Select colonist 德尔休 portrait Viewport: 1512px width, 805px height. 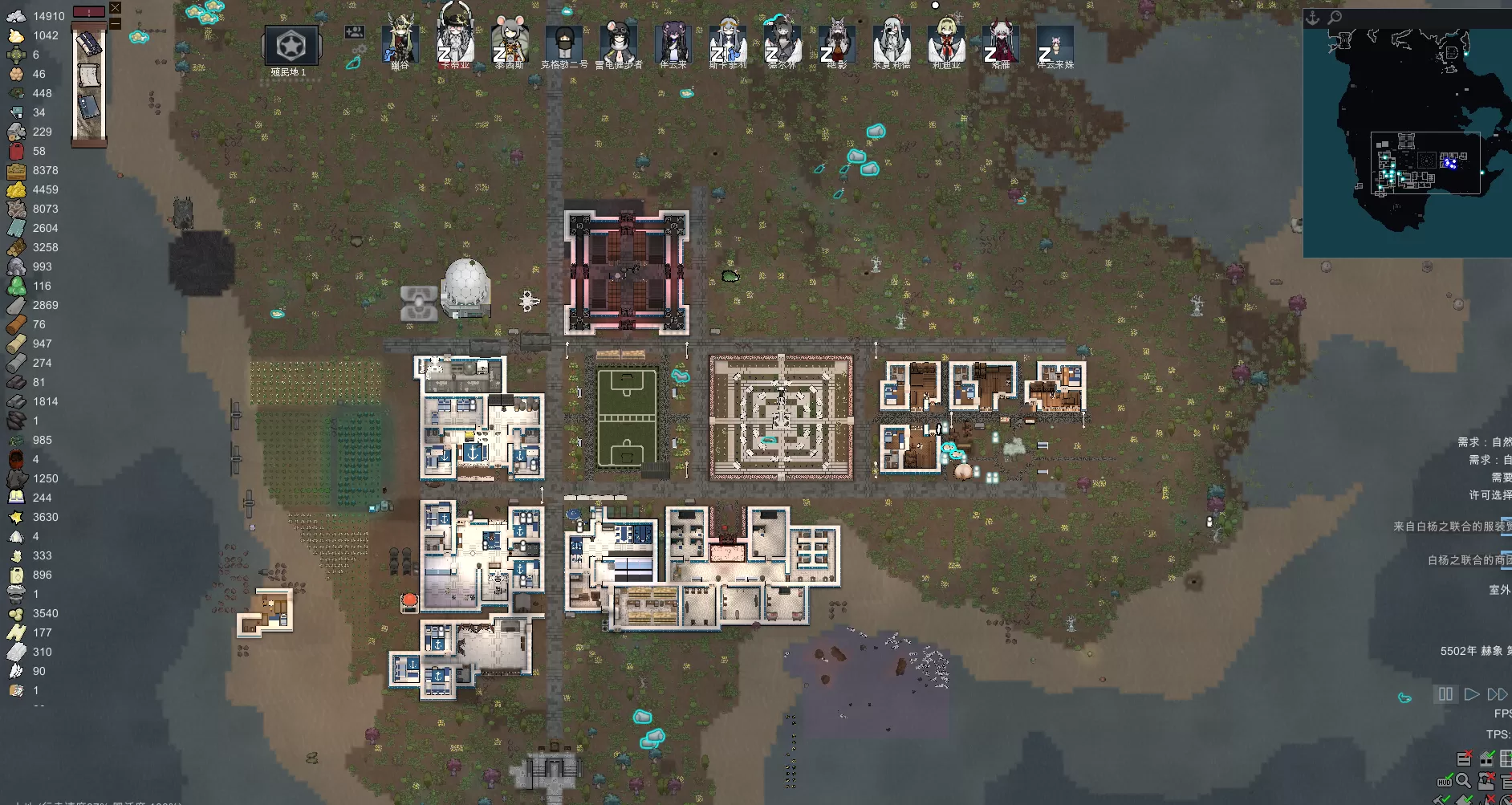(782, 42)
